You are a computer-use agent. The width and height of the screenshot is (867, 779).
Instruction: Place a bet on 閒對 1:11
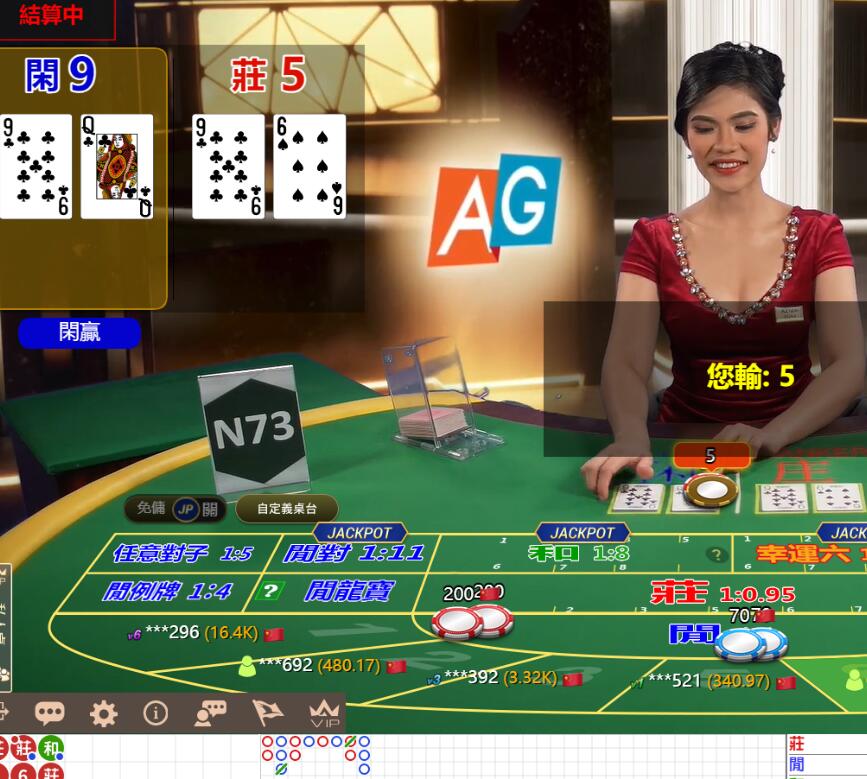pyautogui.click(x=353, y=553)
